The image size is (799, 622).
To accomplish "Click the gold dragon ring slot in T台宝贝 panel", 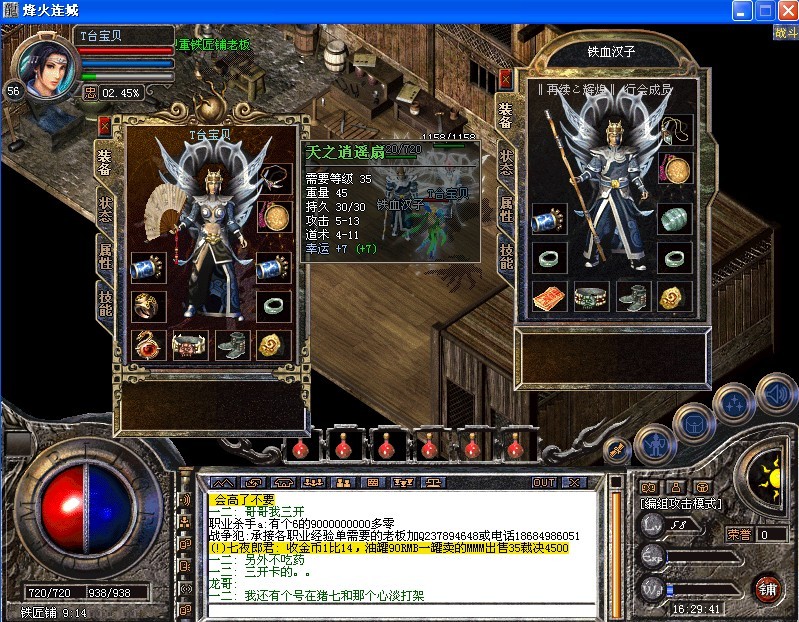I will pyautogui.click(x=147, y=305).
